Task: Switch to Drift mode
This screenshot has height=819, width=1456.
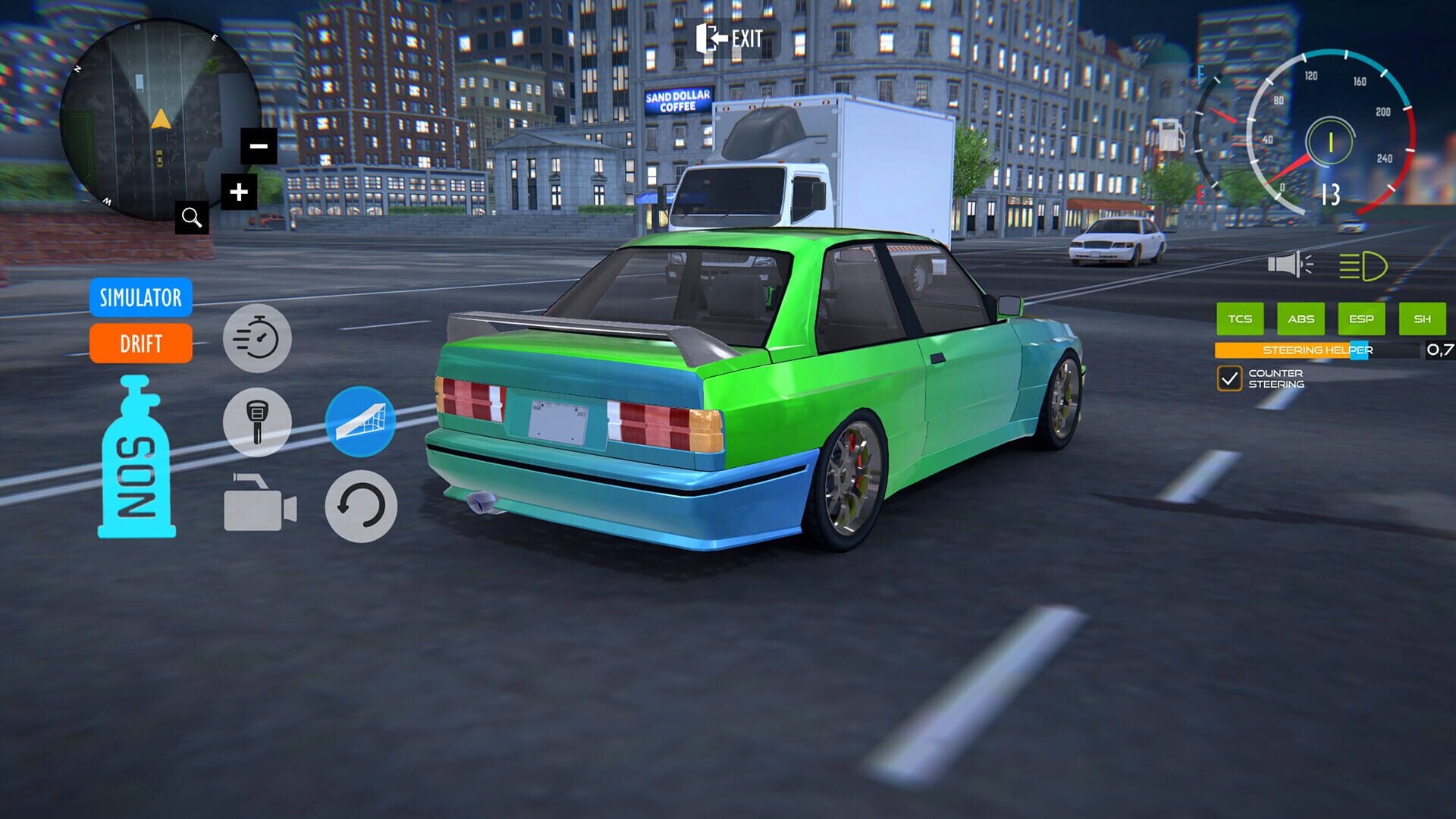Action: [140, 344]
